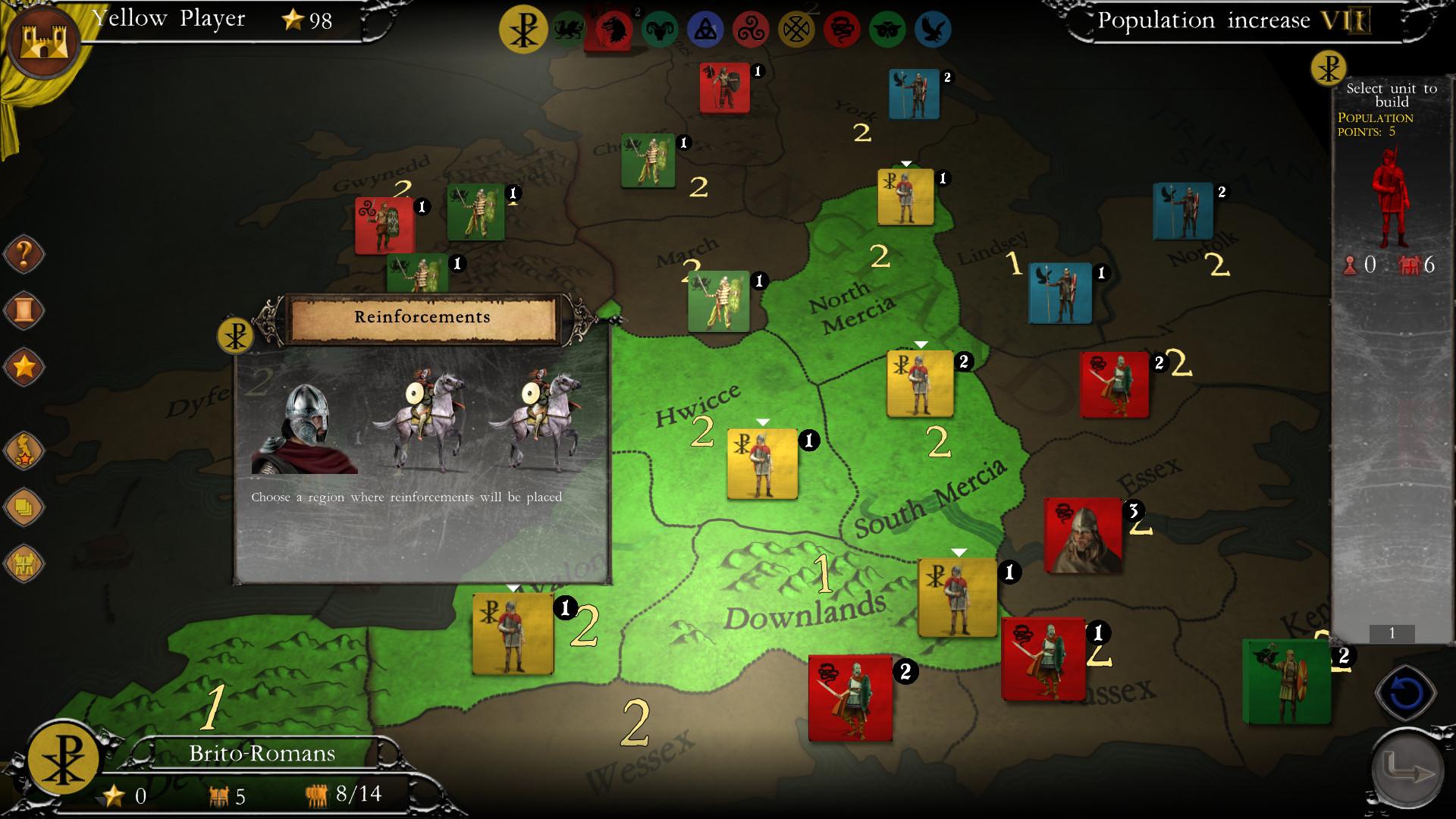Click the gold star icon in left sidebar
The width and height of the screenshot is (1456, 819).
tap(24, 367)
